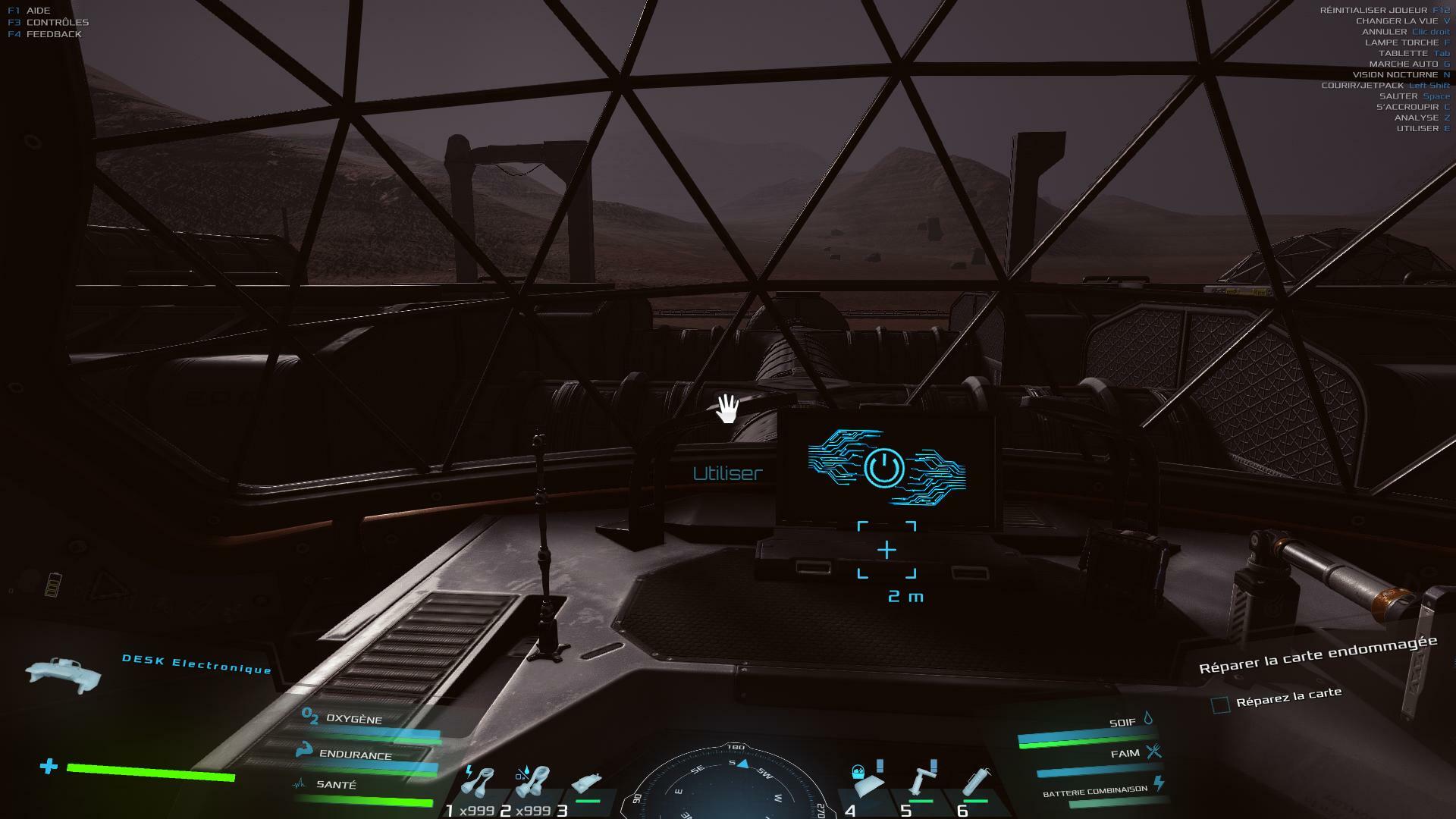Choose the item in hotbar slot 3
Viewport: 1456px width, 819px height.
[587, 785]
